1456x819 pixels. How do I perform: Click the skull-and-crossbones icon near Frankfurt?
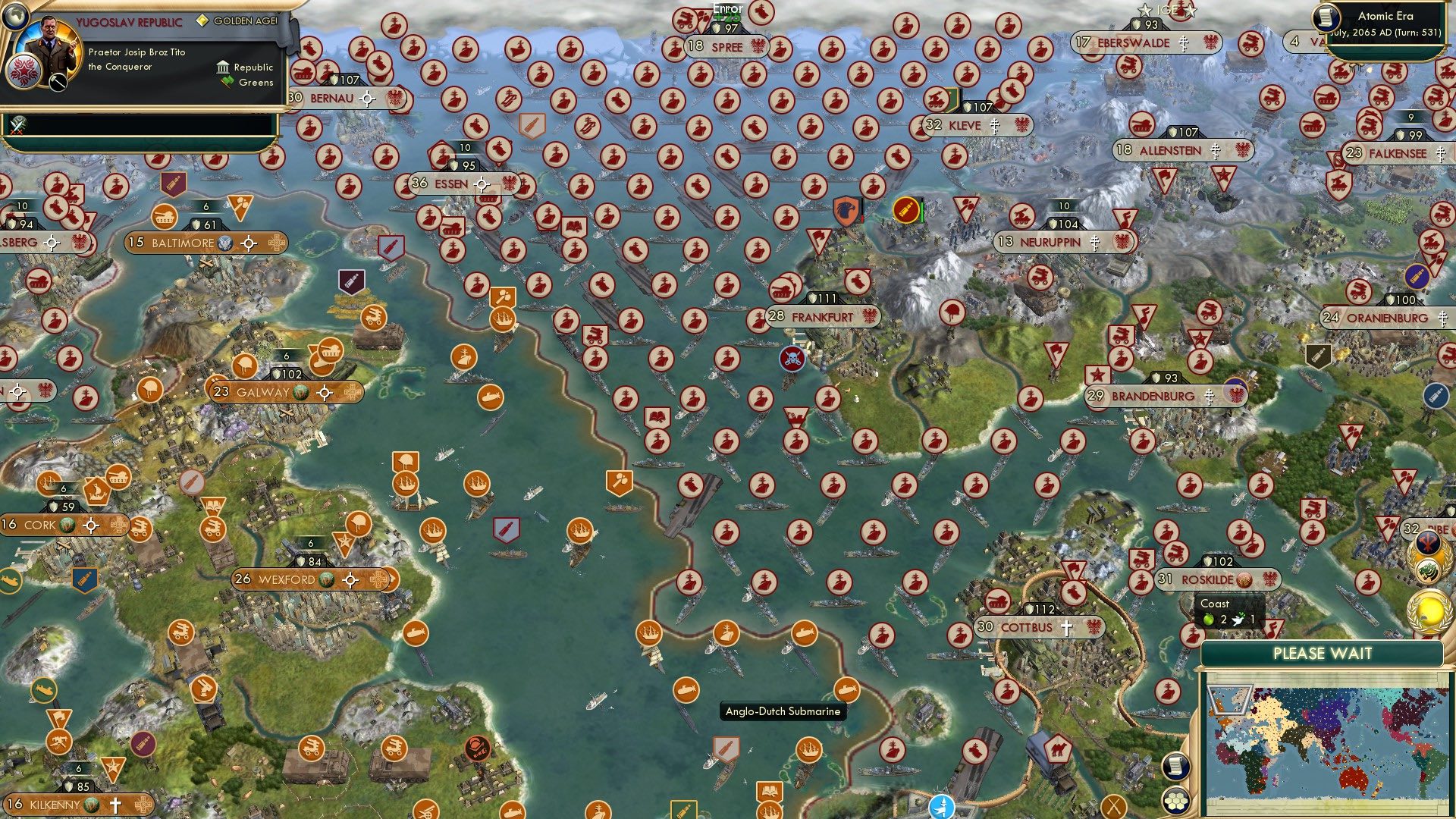point(792,358)
